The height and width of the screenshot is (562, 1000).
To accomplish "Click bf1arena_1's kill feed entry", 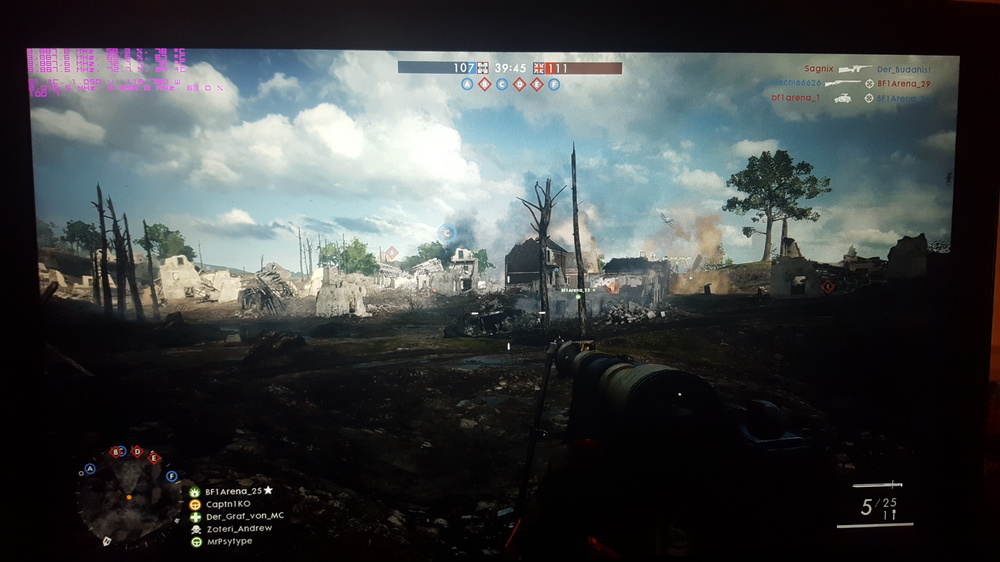I will pyautogui.click(x=797, y=98).
